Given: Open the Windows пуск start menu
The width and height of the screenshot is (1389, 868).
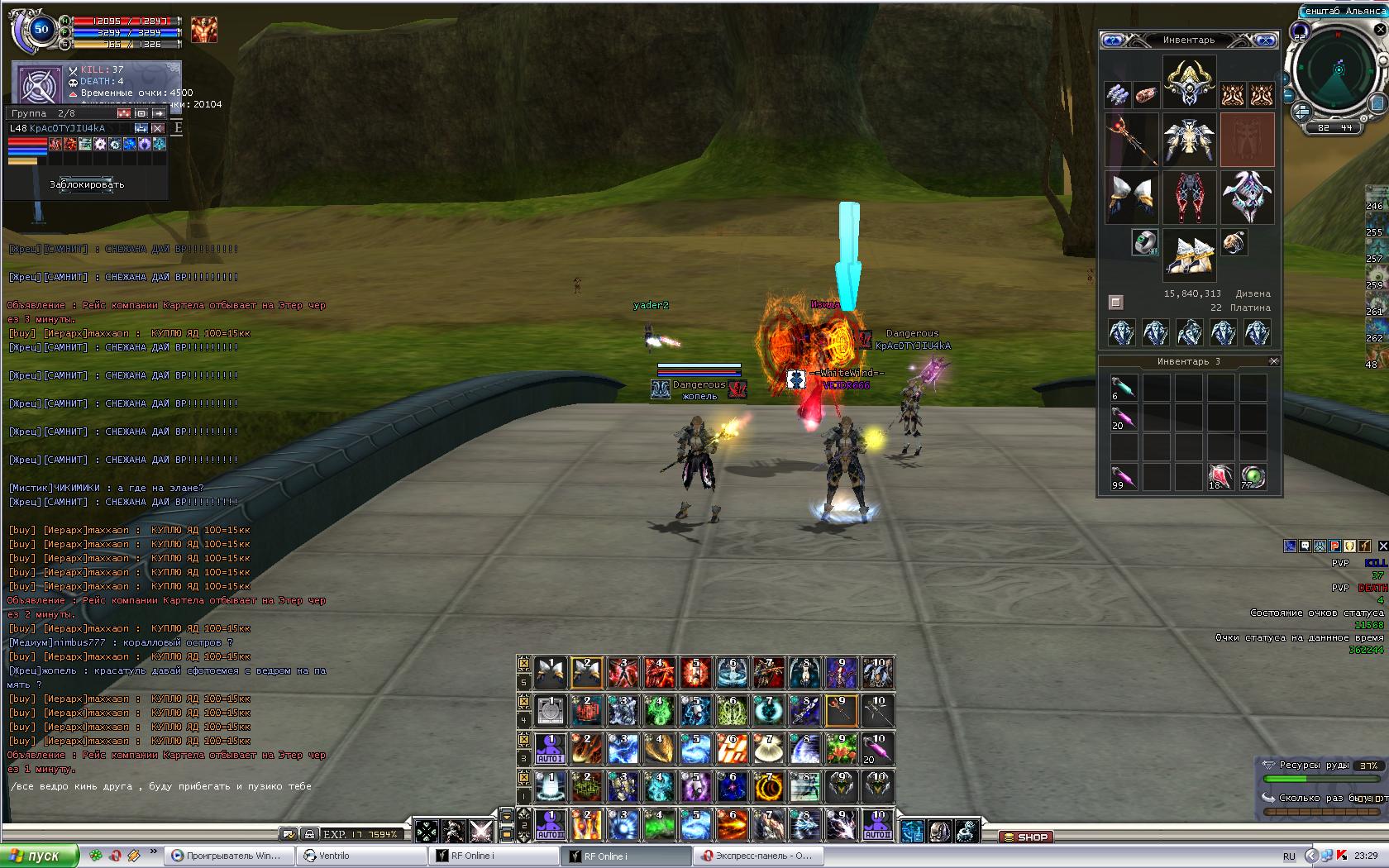Looking at the screenshot, I should click(x=40, y=856).
